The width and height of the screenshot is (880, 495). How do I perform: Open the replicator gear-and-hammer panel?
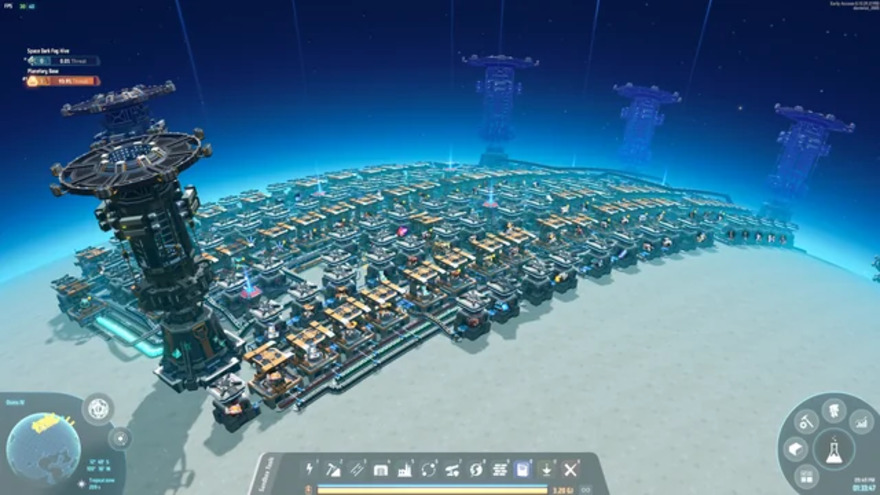(x=803, y=423)
